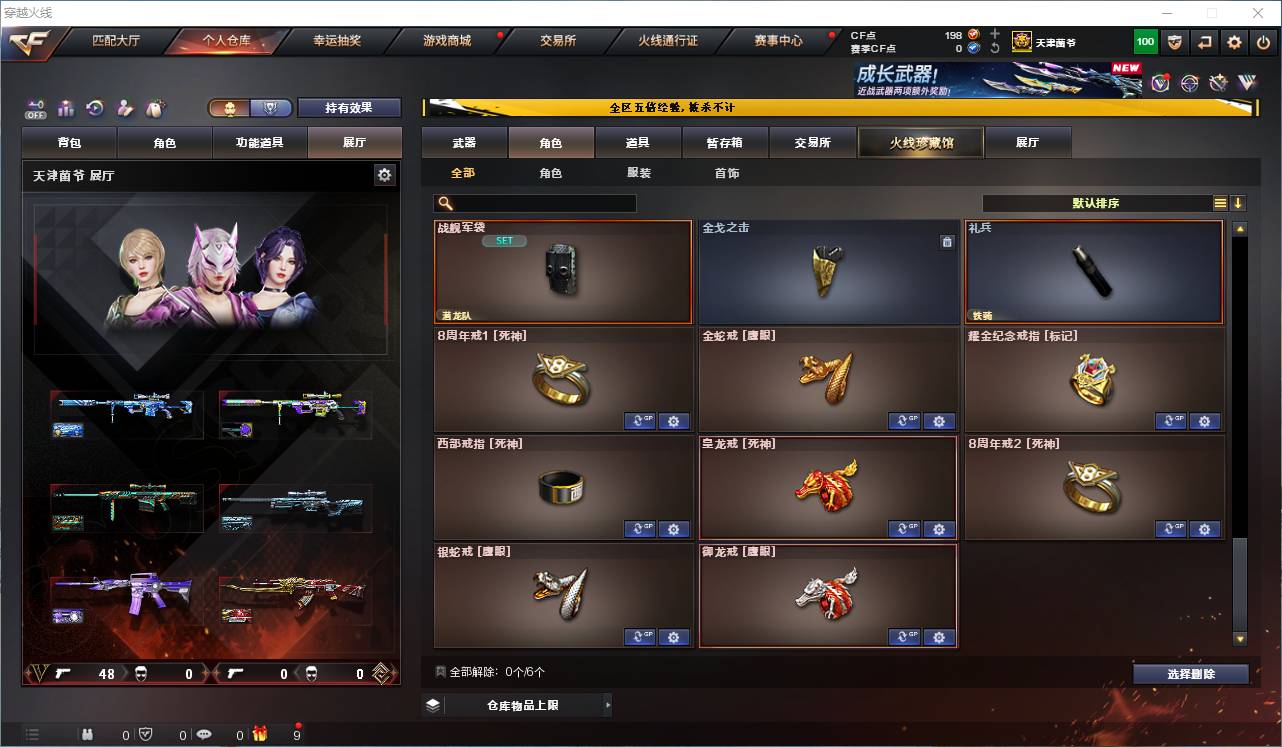The height and width of the screenshot is (747, 1282).
Task: Click the 持有效果 button
Action: click(349, 107)
